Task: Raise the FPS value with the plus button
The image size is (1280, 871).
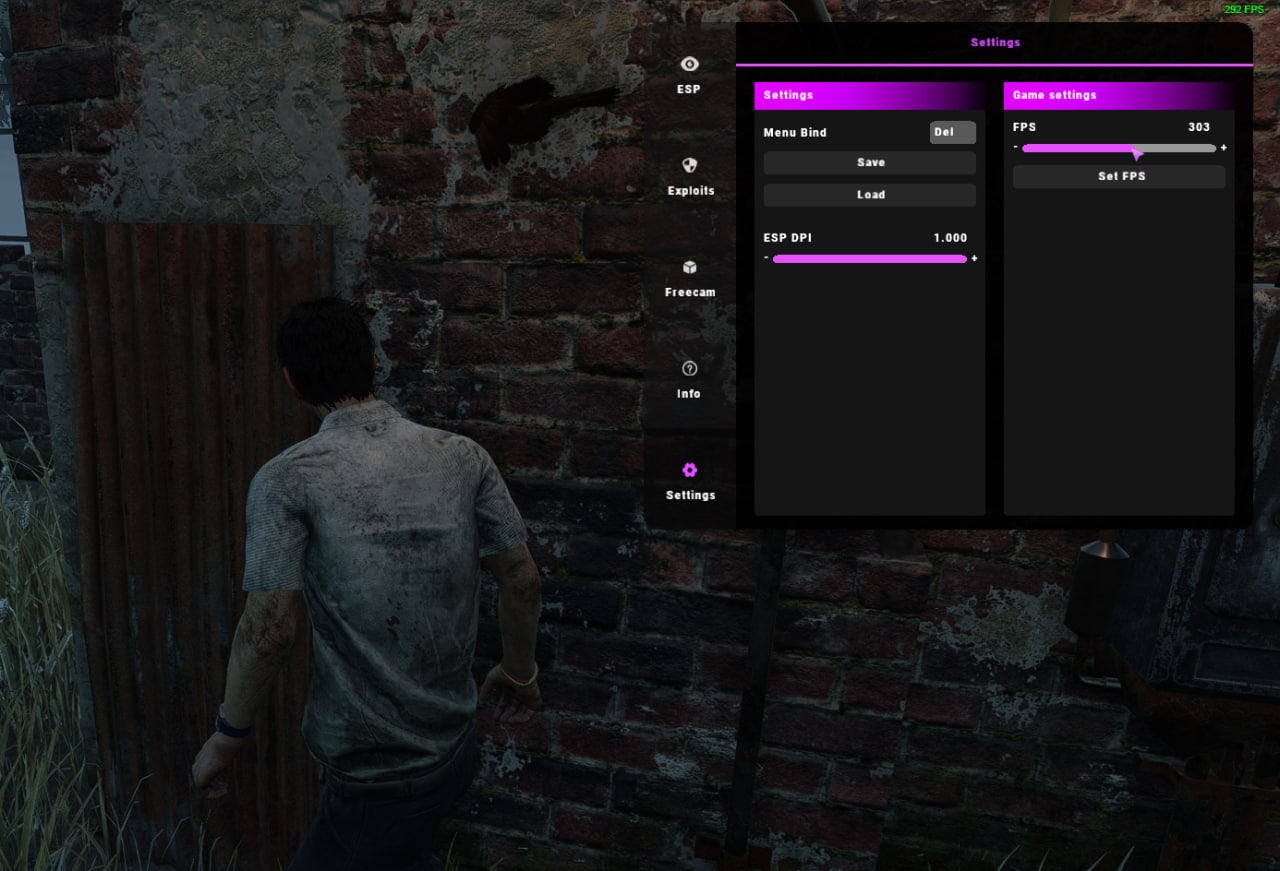Action: click(x=1223, y=148)
